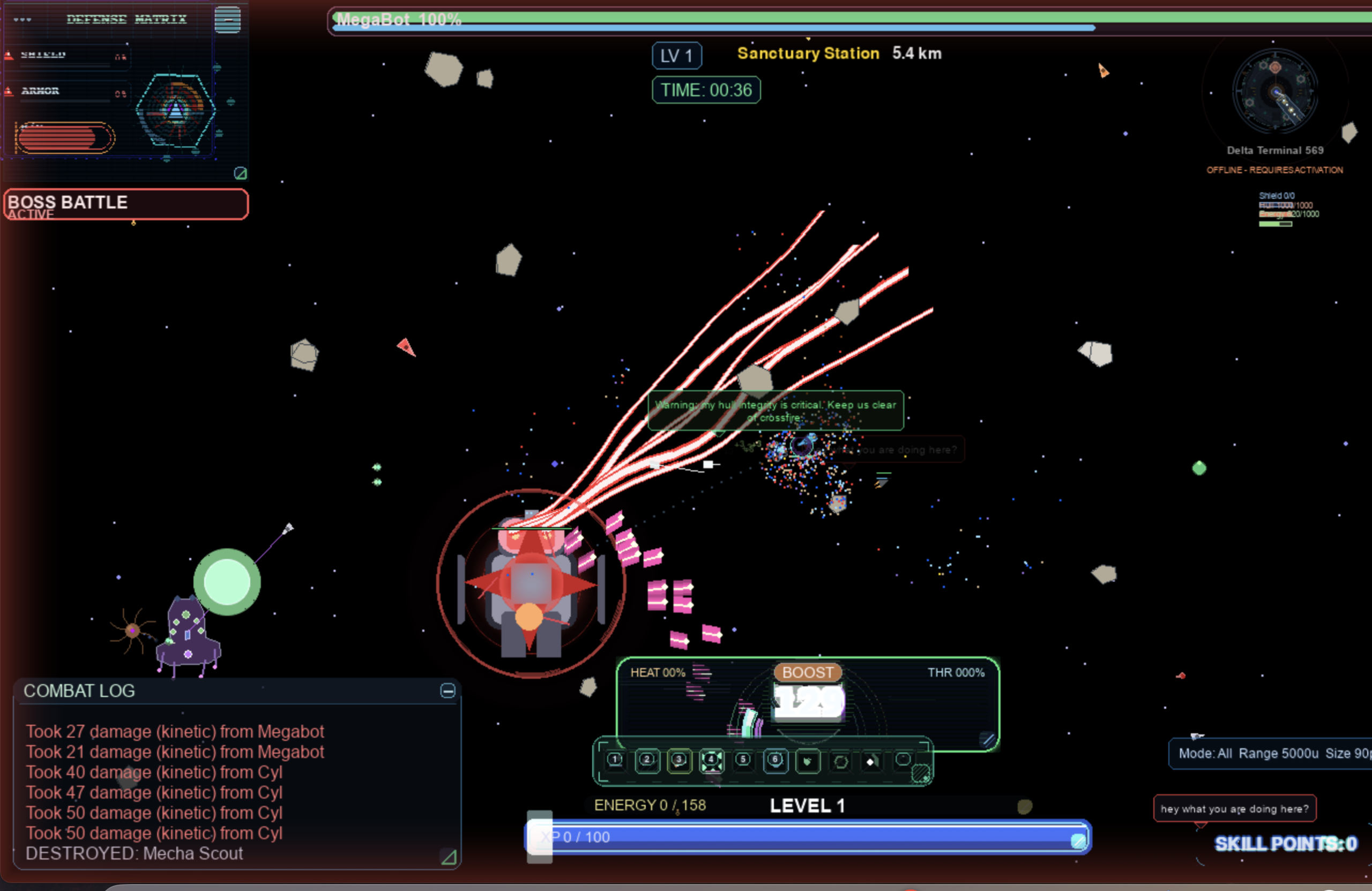Click the hexagon ring hotbar slot
This screenshot has width=1372, height=891.
(x=840, y=762)
